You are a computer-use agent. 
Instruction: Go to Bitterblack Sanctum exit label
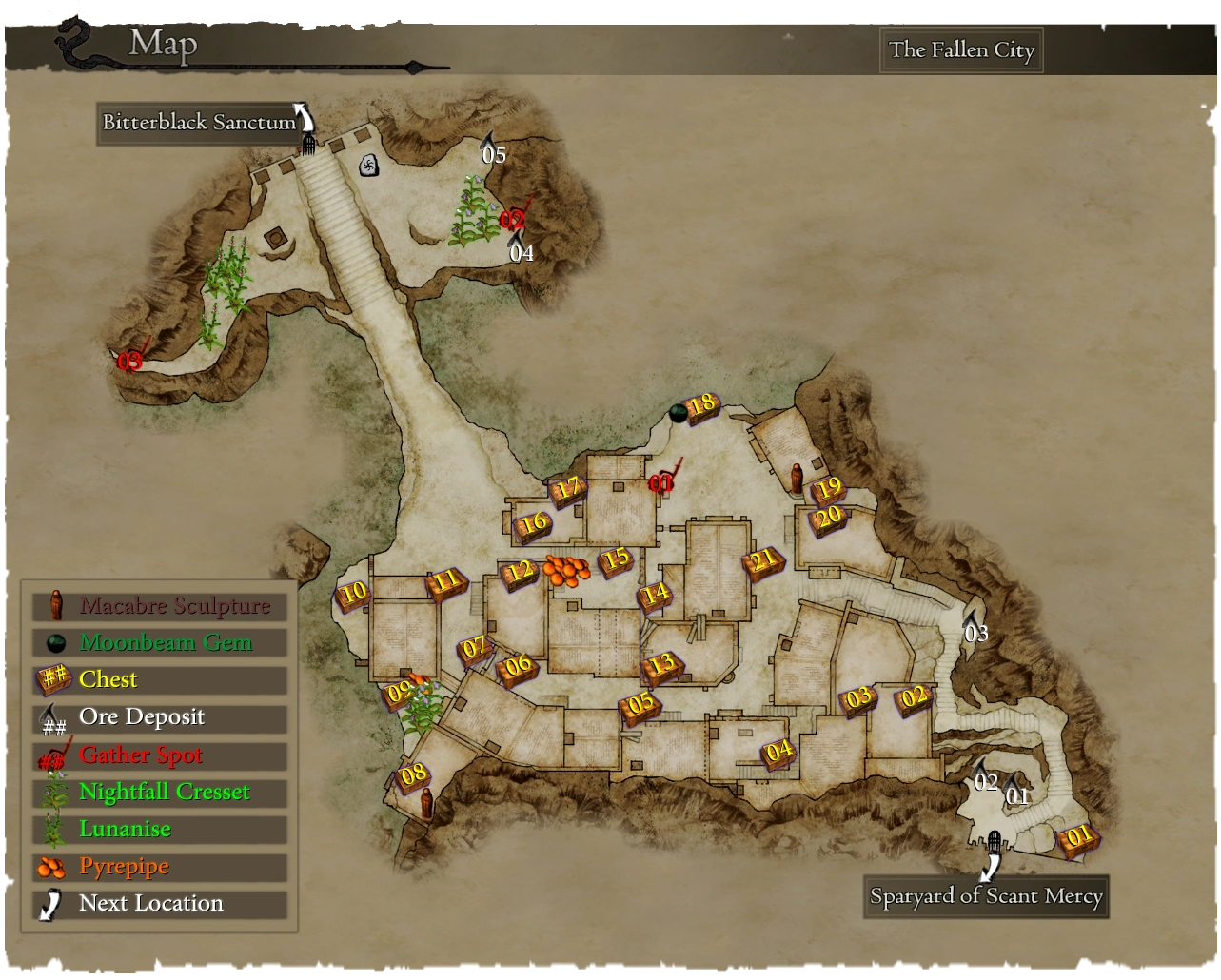pyautogui.click(x=199, y=123)
